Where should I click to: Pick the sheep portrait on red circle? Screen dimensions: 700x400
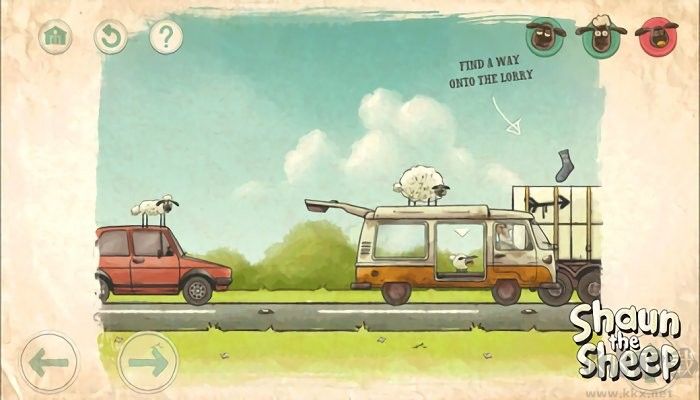tap(657, 37)
